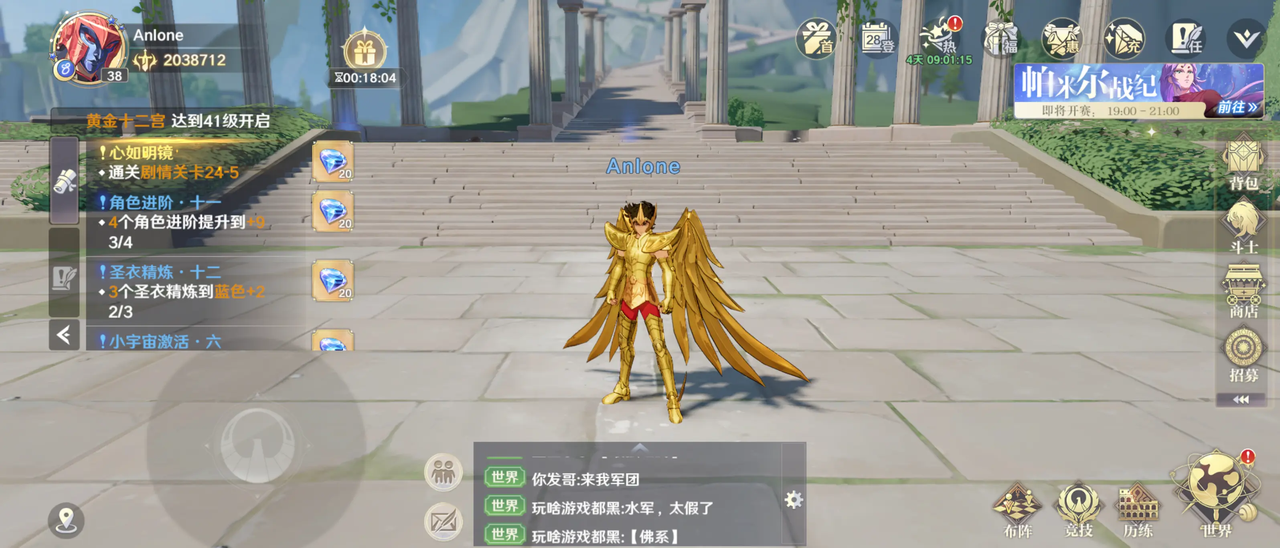The image size is (1280, 548).
Task: Open the world globe menu (世界)
Action: click(x=1216, y=495)
